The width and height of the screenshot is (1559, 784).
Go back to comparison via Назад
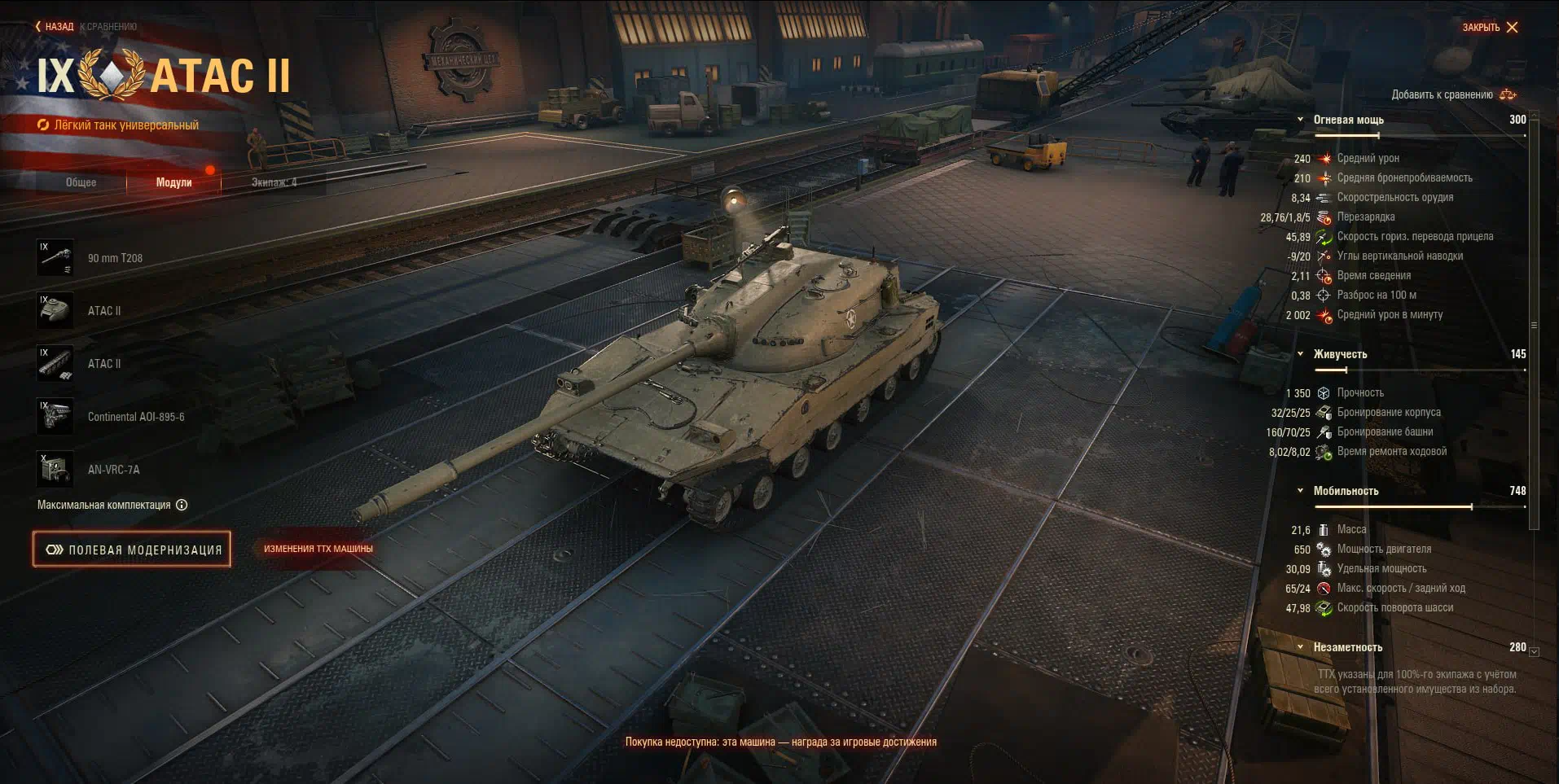[x=55, y=27]
